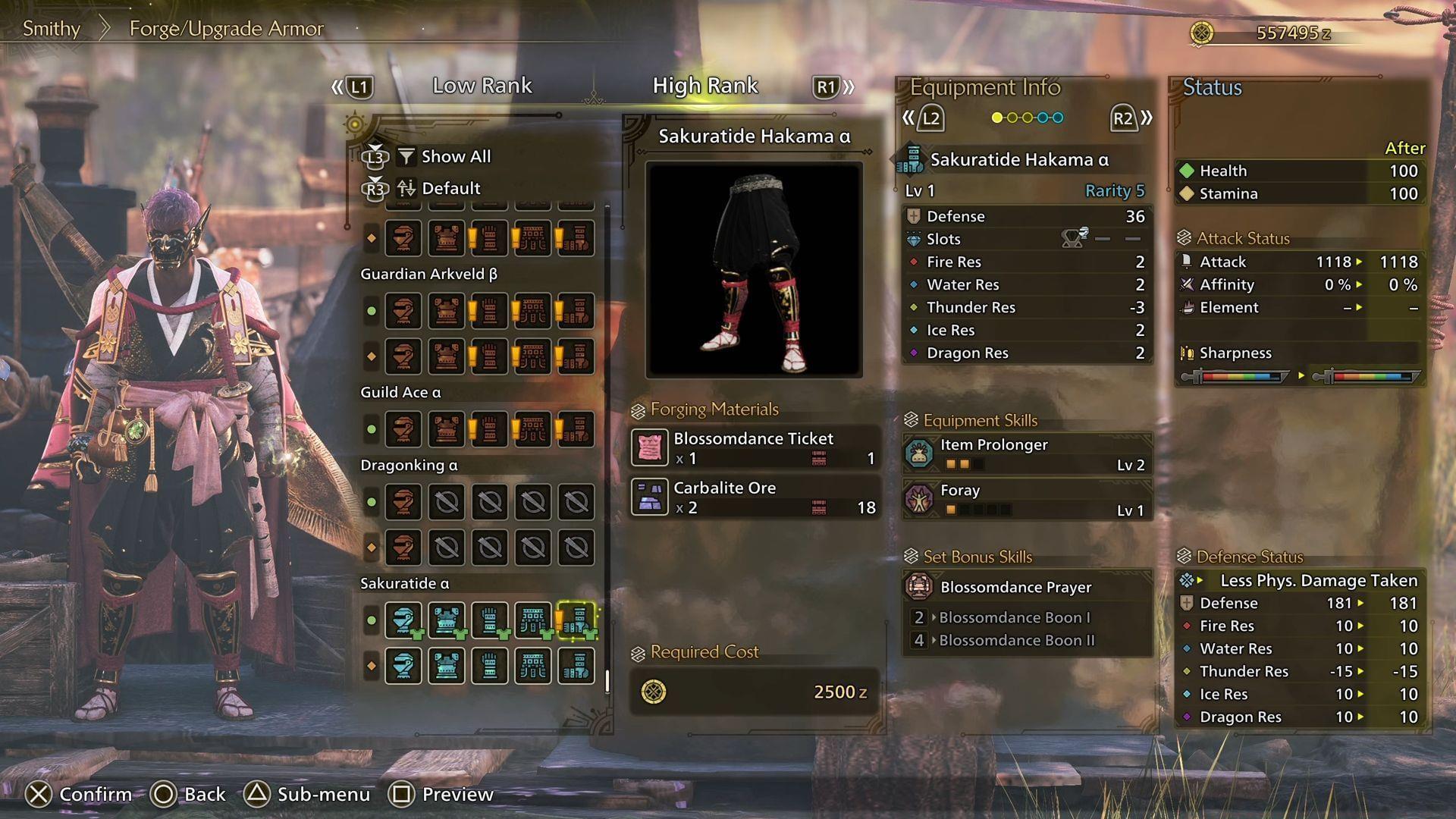Select the Dragonking α head armor icon
Screen dimensions: 1456x819
pyautogui.click(x=404, y=502)
